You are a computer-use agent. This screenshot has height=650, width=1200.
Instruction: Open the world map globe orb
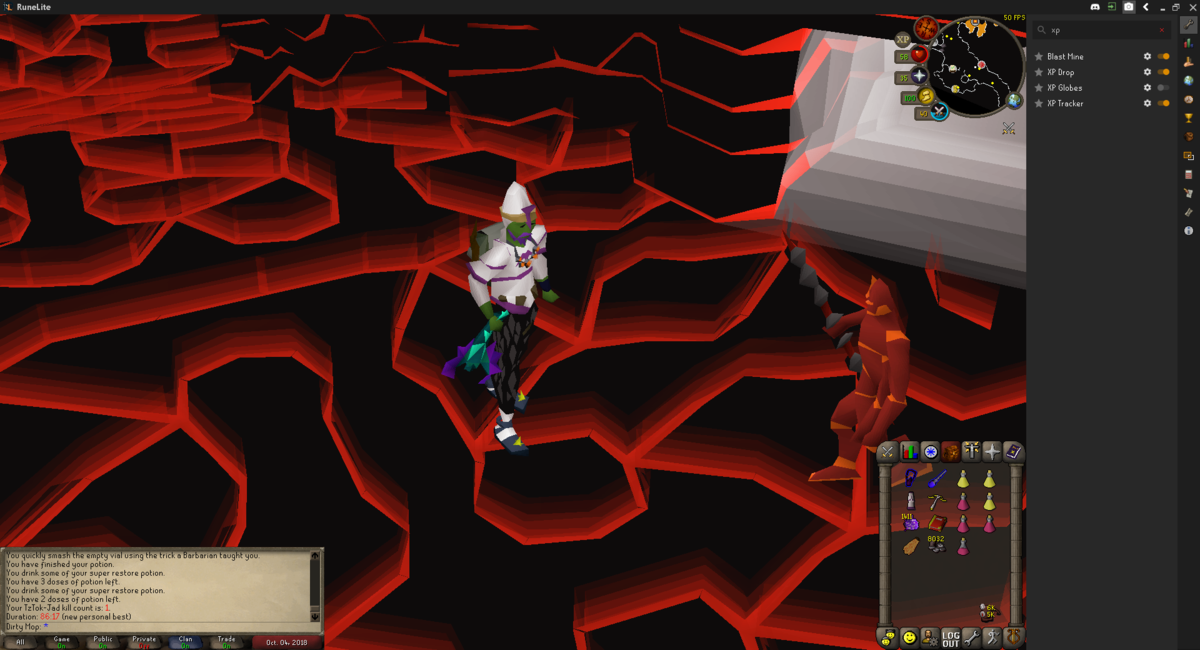point(1014,100)
